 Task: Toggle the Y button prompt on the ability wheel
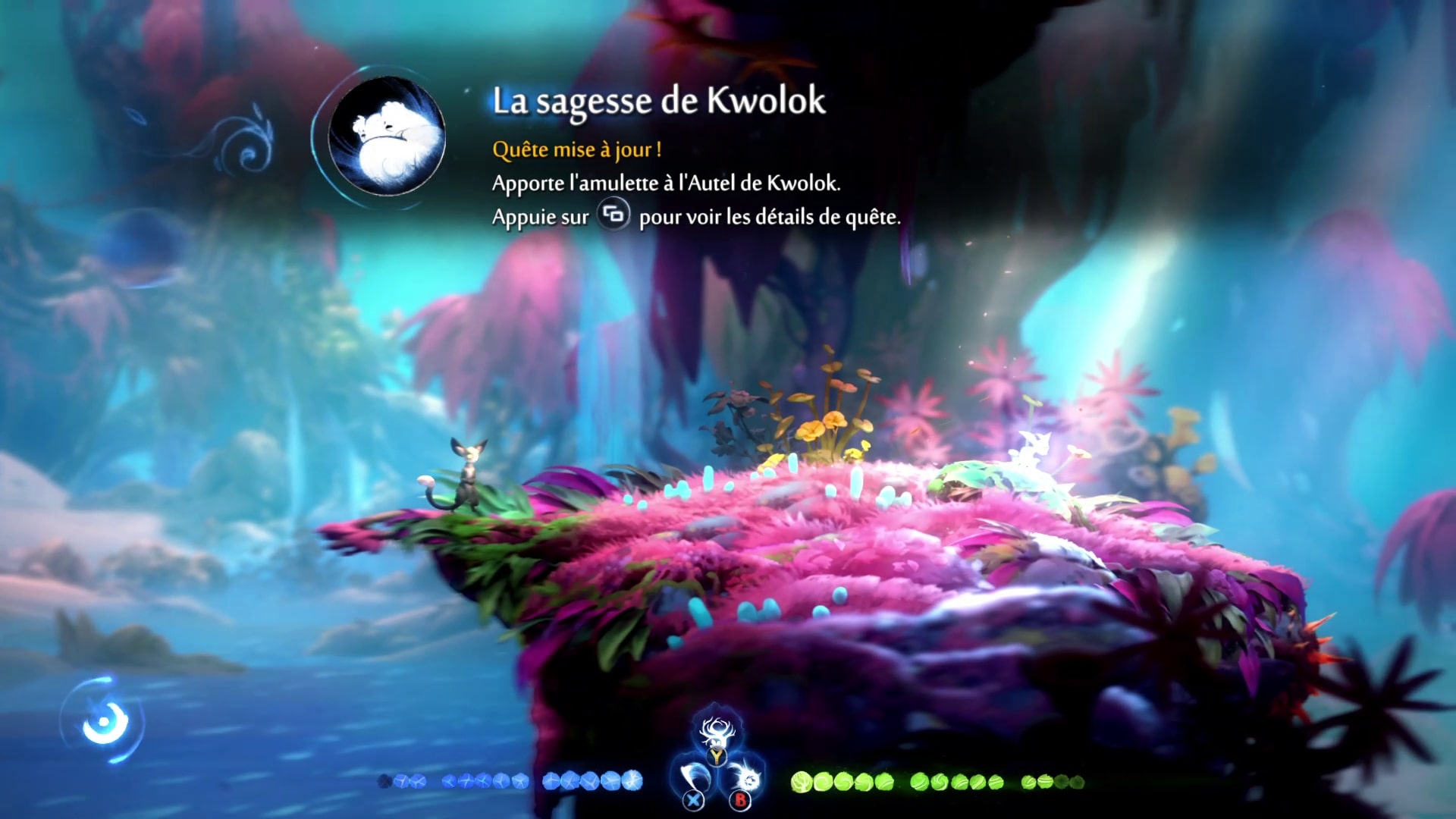717,757
